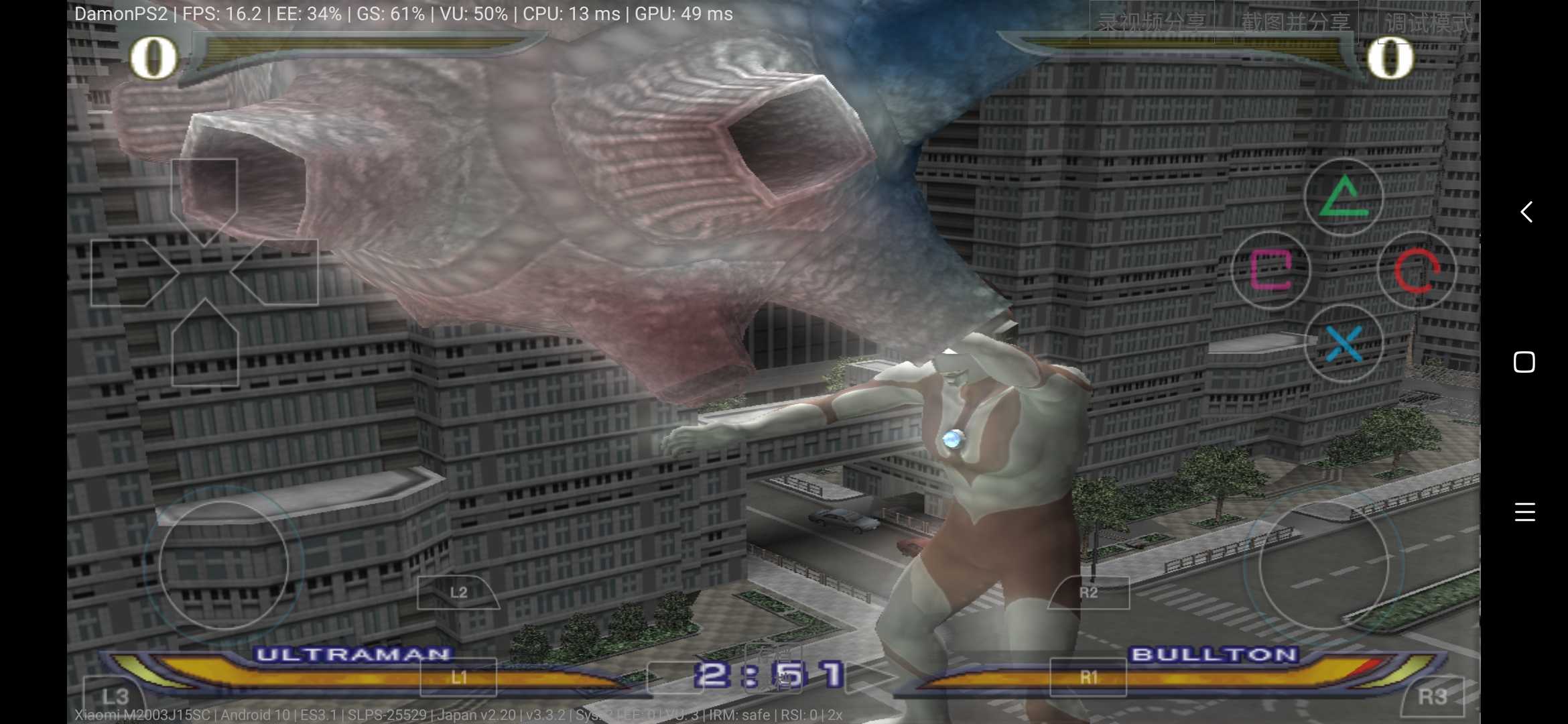Open the 录视频分享 record video share option
Viewport: 1568px width, 724px height.
pos(1151,23)
